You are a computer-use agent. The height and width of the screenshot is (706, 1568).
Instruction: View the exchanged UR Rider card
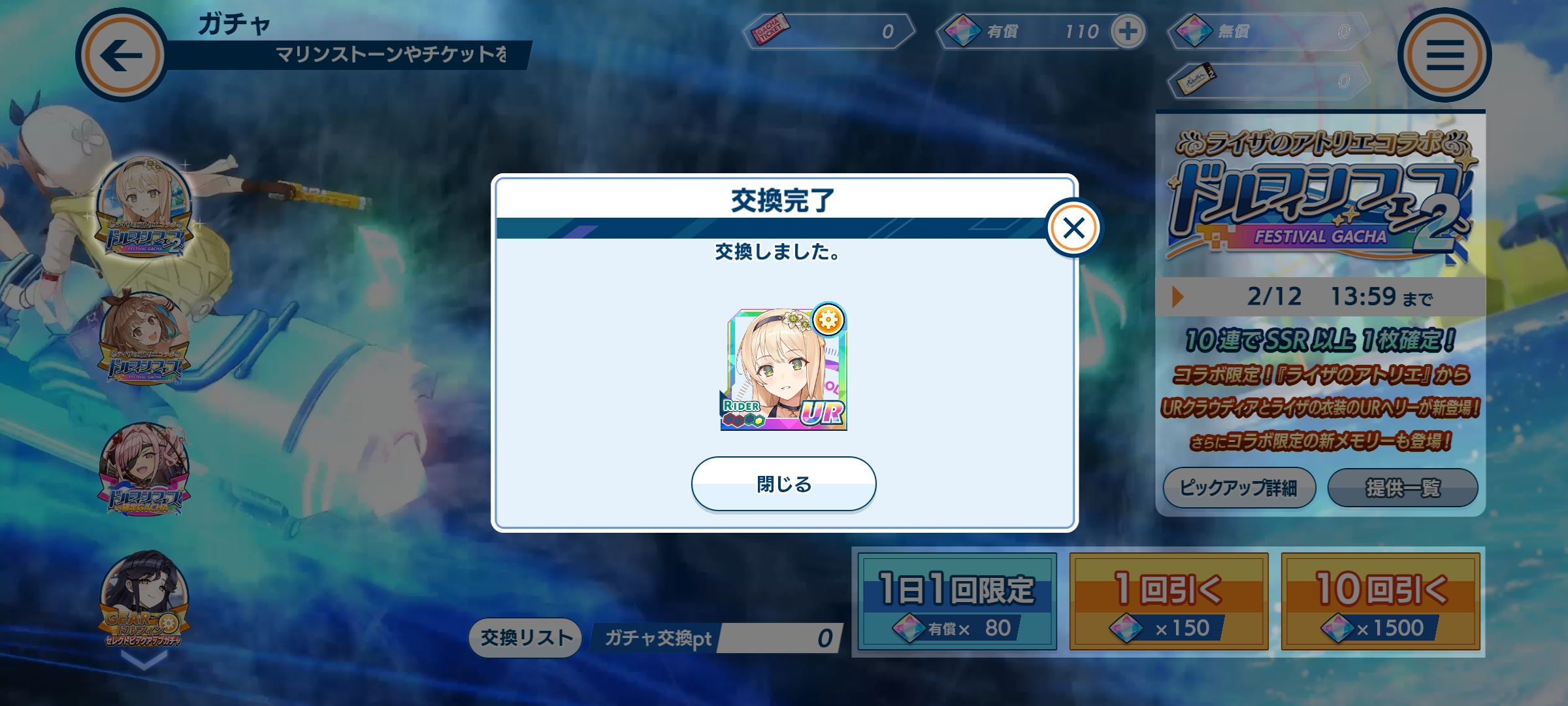click(784, 369)
